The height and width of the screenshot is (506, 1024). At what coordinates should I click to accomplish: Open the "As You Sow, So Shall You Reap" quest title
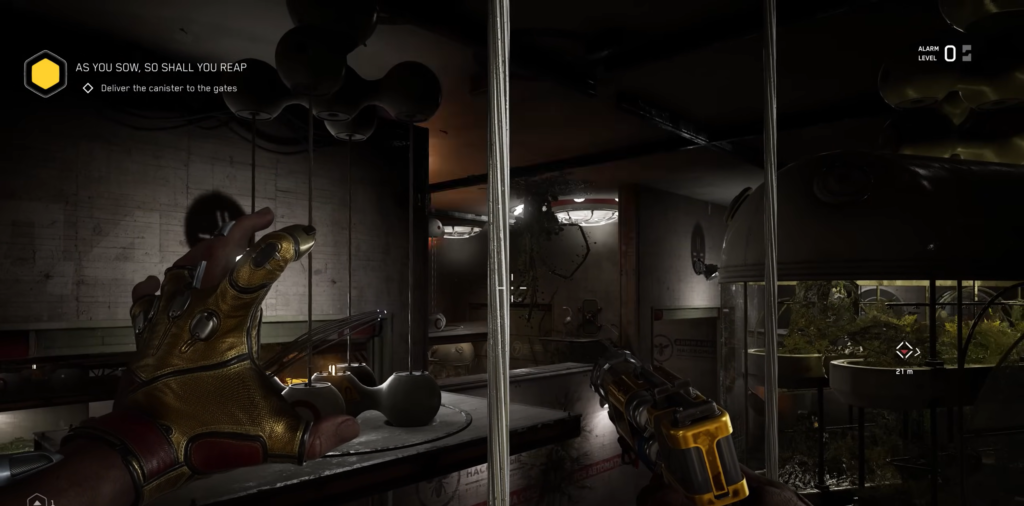pyautogui.click(x=161, y=67)
